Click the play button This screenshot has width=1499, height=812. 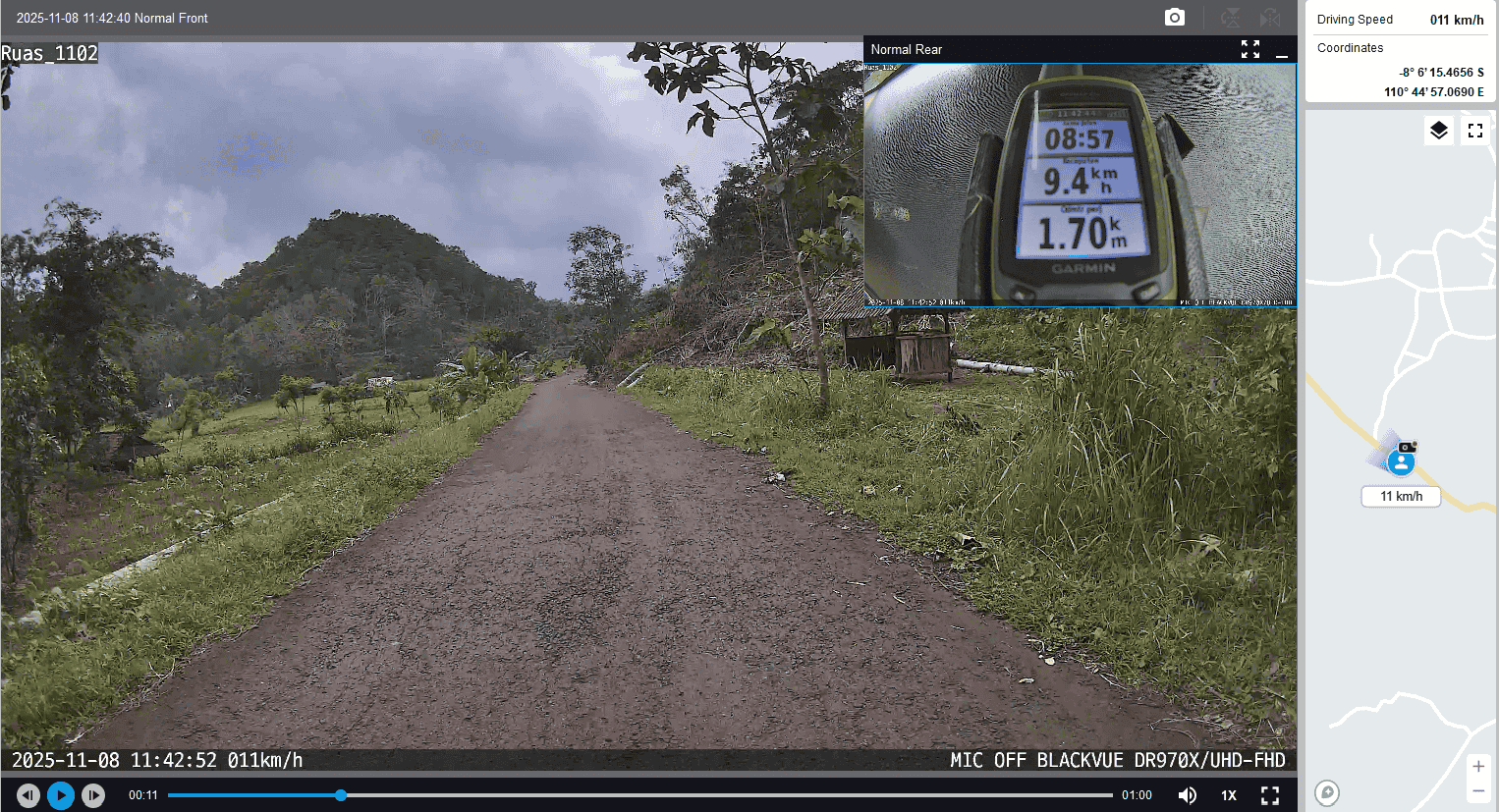[61, 795]
